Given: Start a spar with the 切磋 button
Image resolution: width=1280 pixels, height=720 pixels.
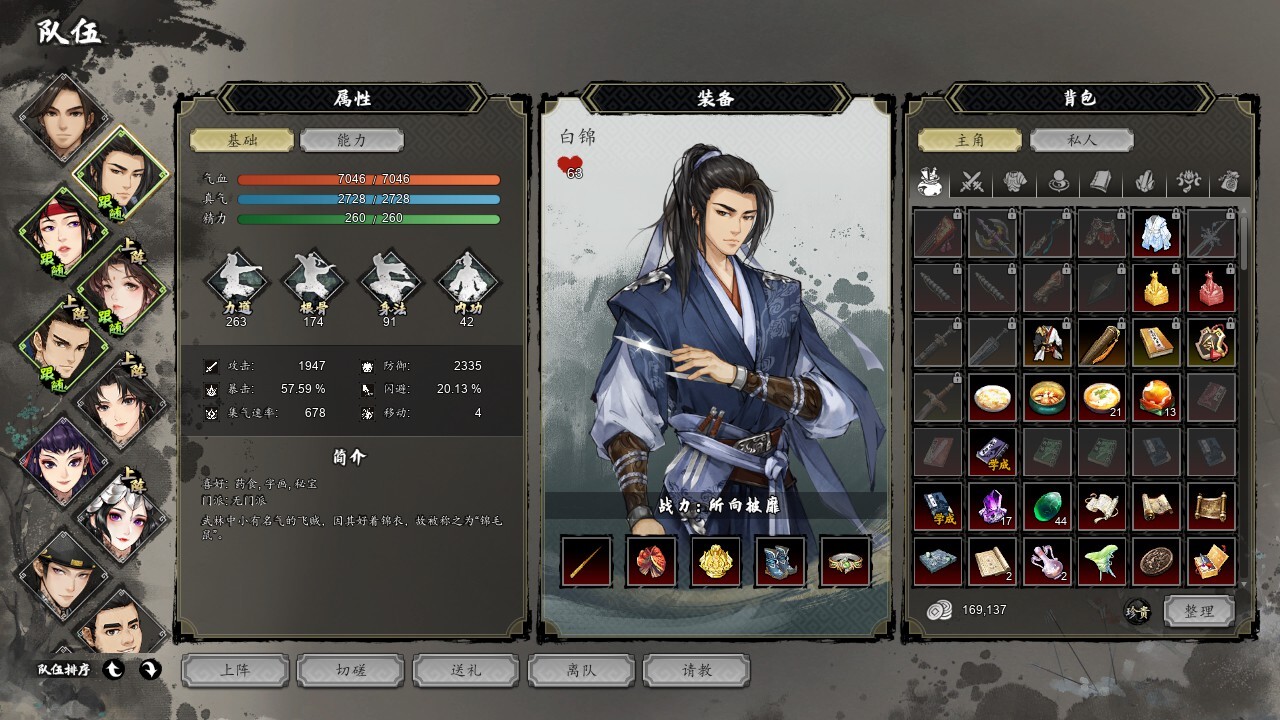Looking at the screenshot, I should tap(350, 670).
